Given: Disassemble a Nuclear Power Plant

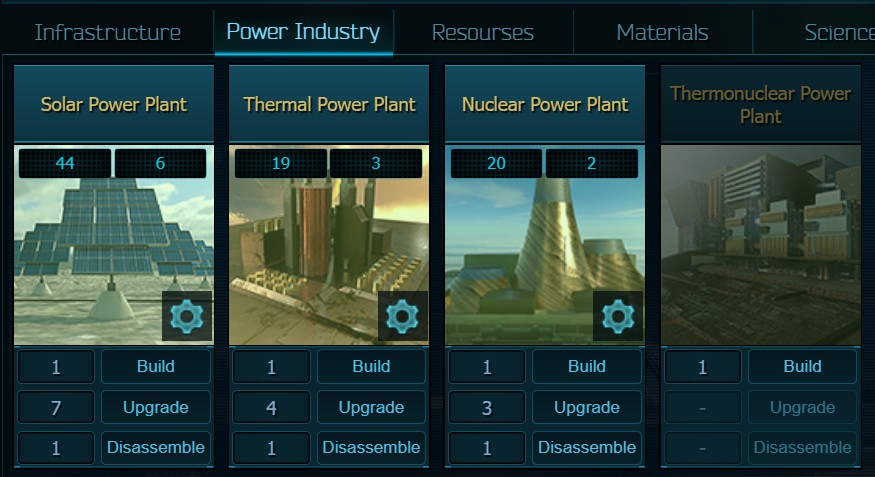Looking at the screenshot, I should coord(586,447).
